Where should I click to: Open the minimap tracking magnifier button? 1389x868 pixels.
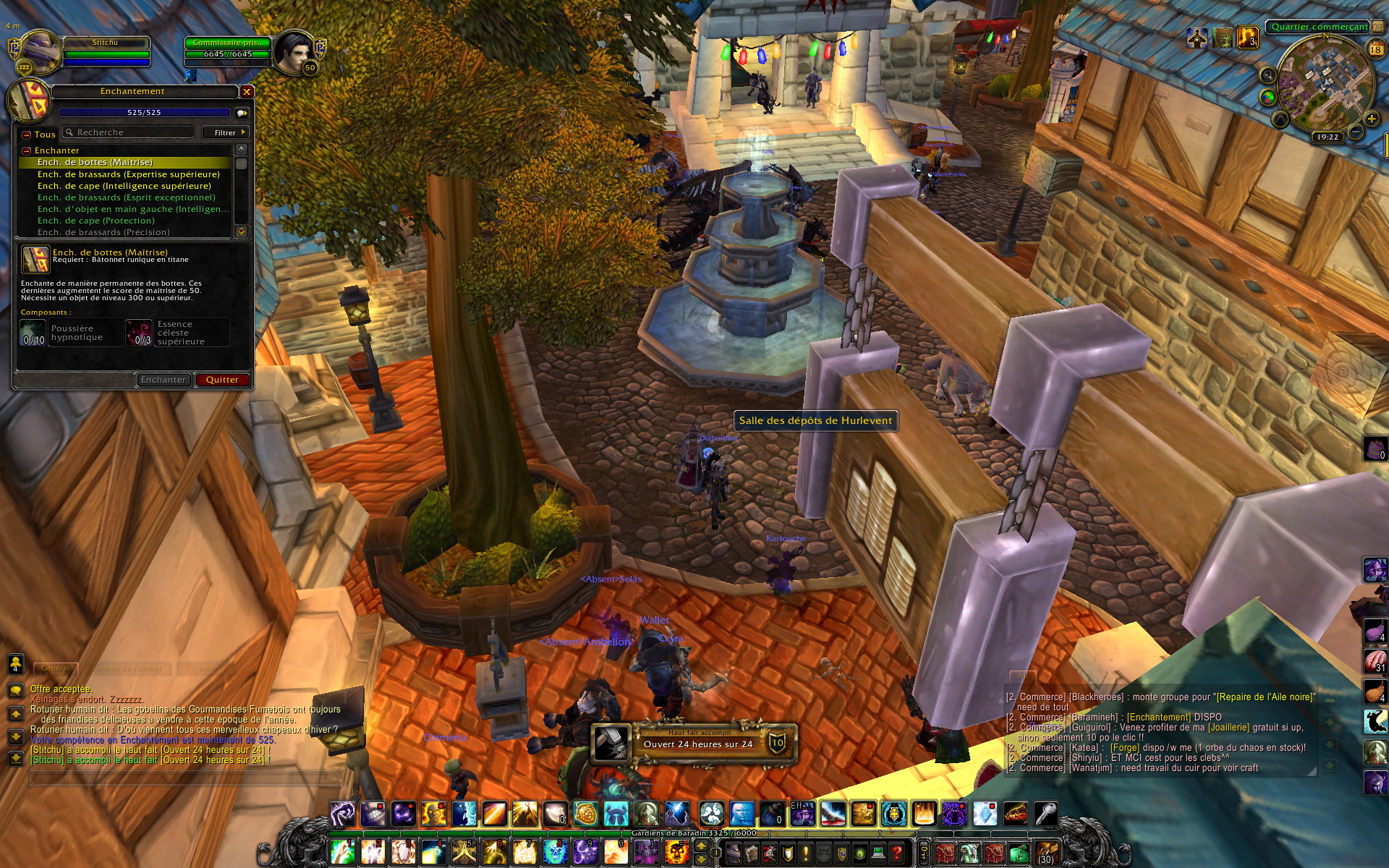(x=1268, y=75)
